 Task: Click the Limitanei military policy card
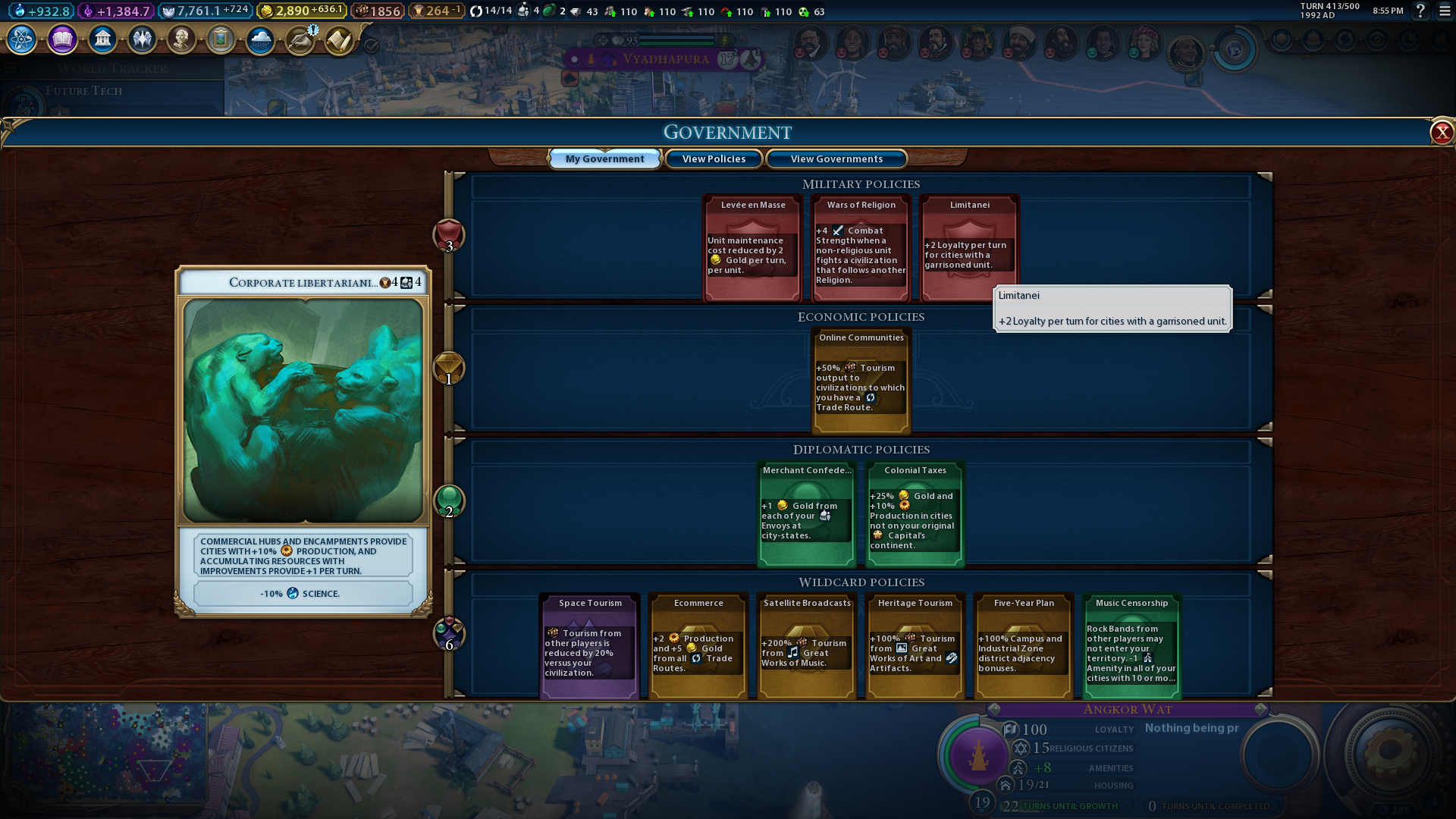(968, 249)
